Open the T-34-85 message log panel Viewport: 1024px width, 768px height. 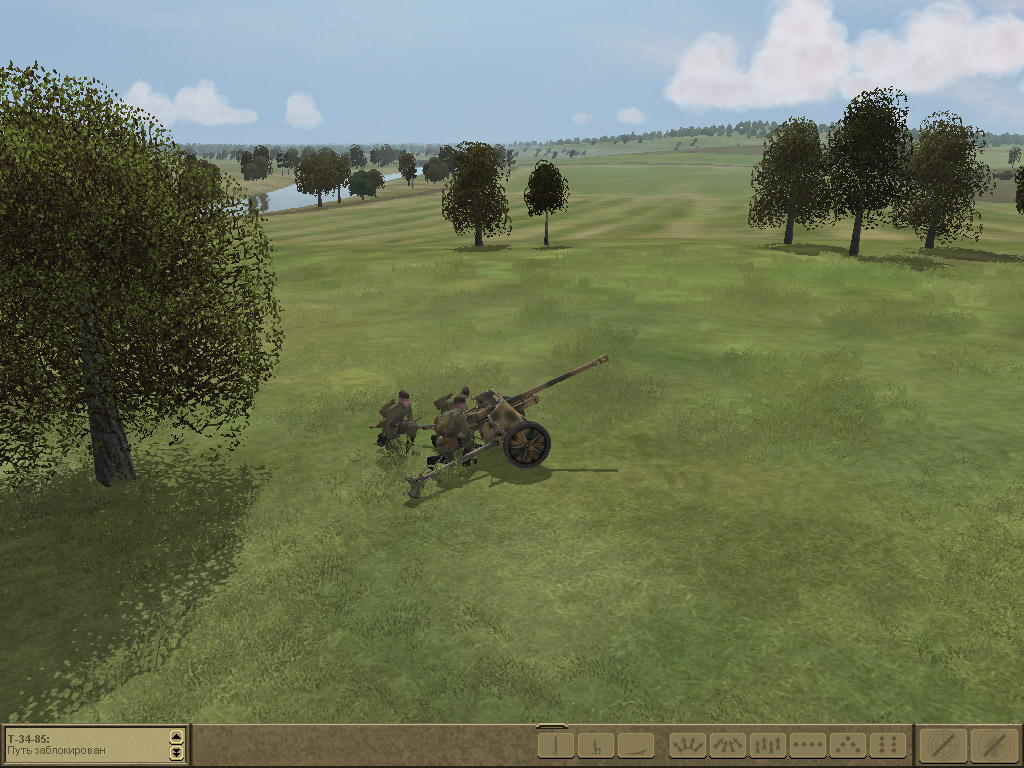click(x=85, y=745)
